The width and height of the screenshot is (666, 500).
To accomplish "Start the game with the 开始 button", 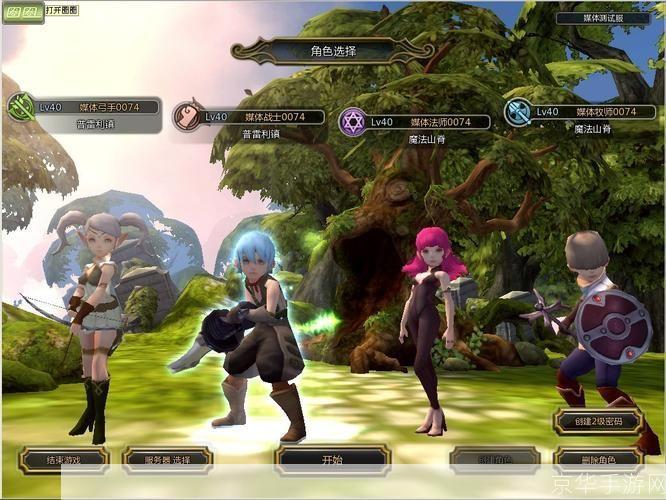I will [x=333, y=459].
